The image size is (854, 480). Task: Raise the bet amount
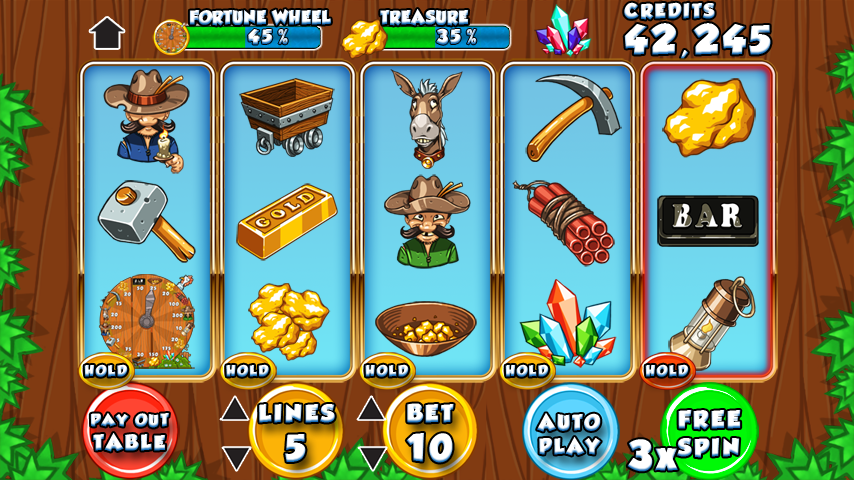372,408
